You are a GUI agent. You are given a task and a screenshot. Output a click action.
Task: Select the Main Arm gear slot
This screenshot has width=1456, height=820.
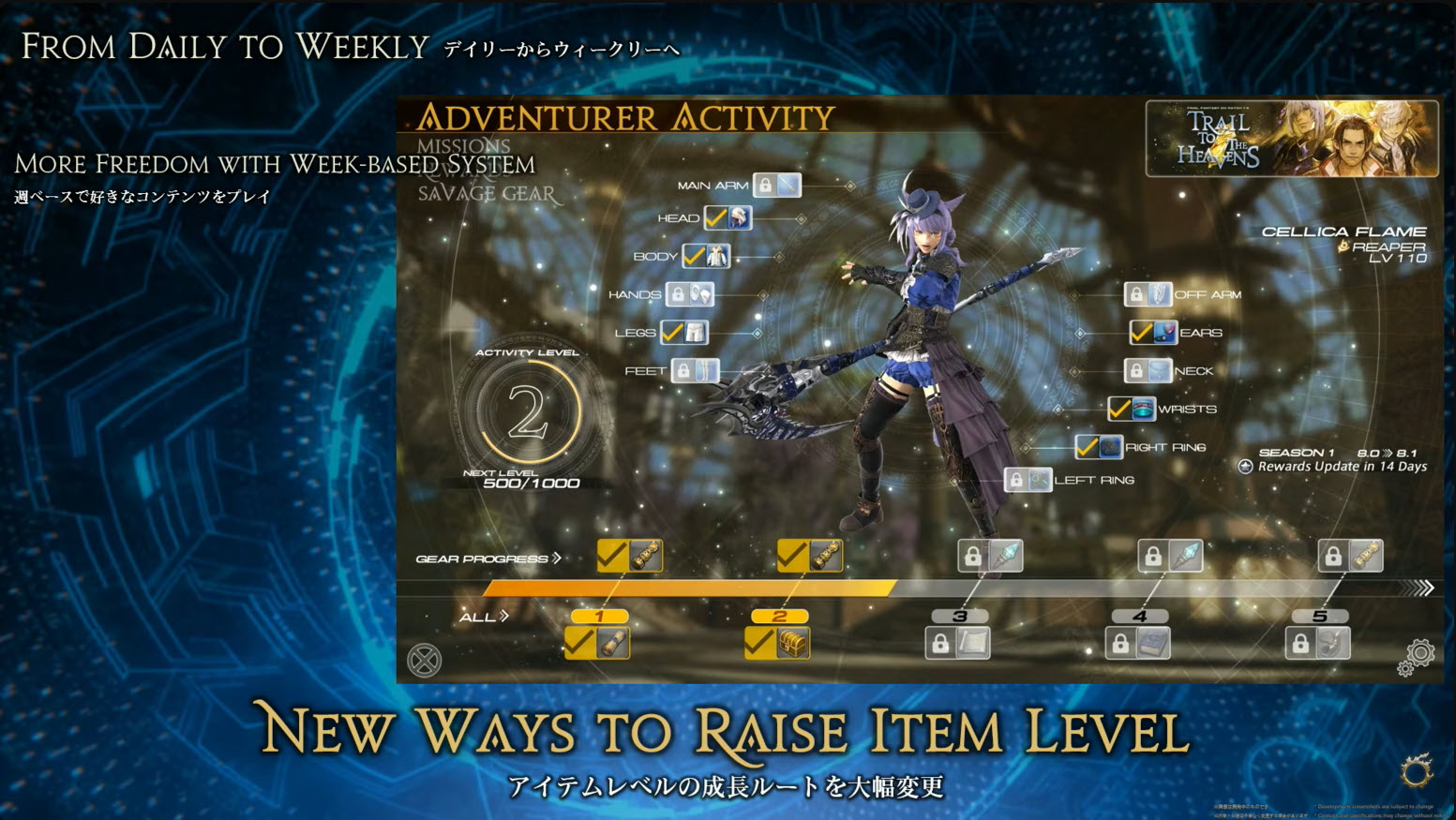click(778, 185)
